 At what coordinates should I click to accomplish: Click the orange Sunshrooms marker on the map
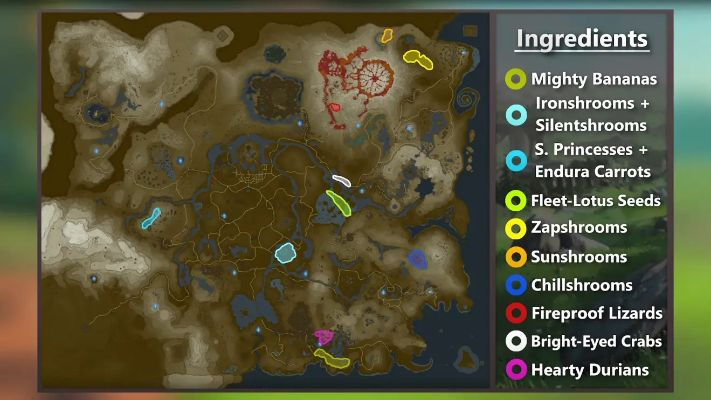coord(387,36)
